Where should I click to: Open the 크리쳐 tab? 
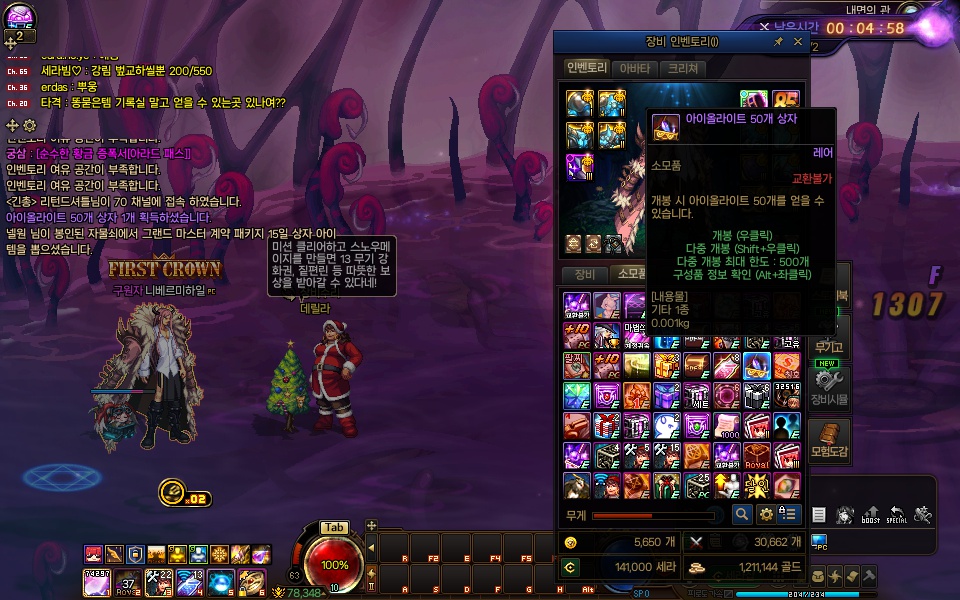click(684, 69)
